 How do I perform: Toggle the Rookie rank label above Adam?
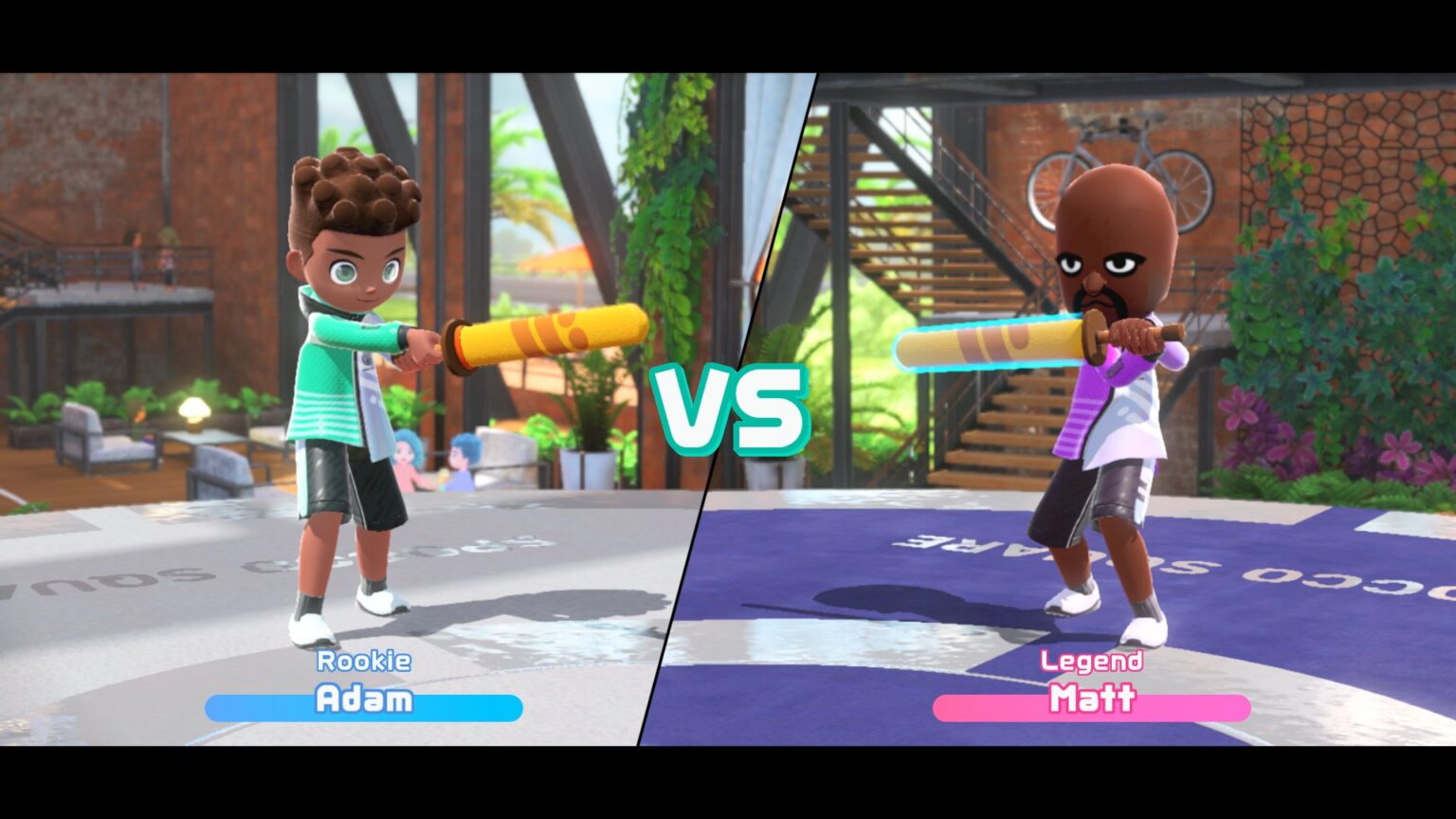point(364,662)
